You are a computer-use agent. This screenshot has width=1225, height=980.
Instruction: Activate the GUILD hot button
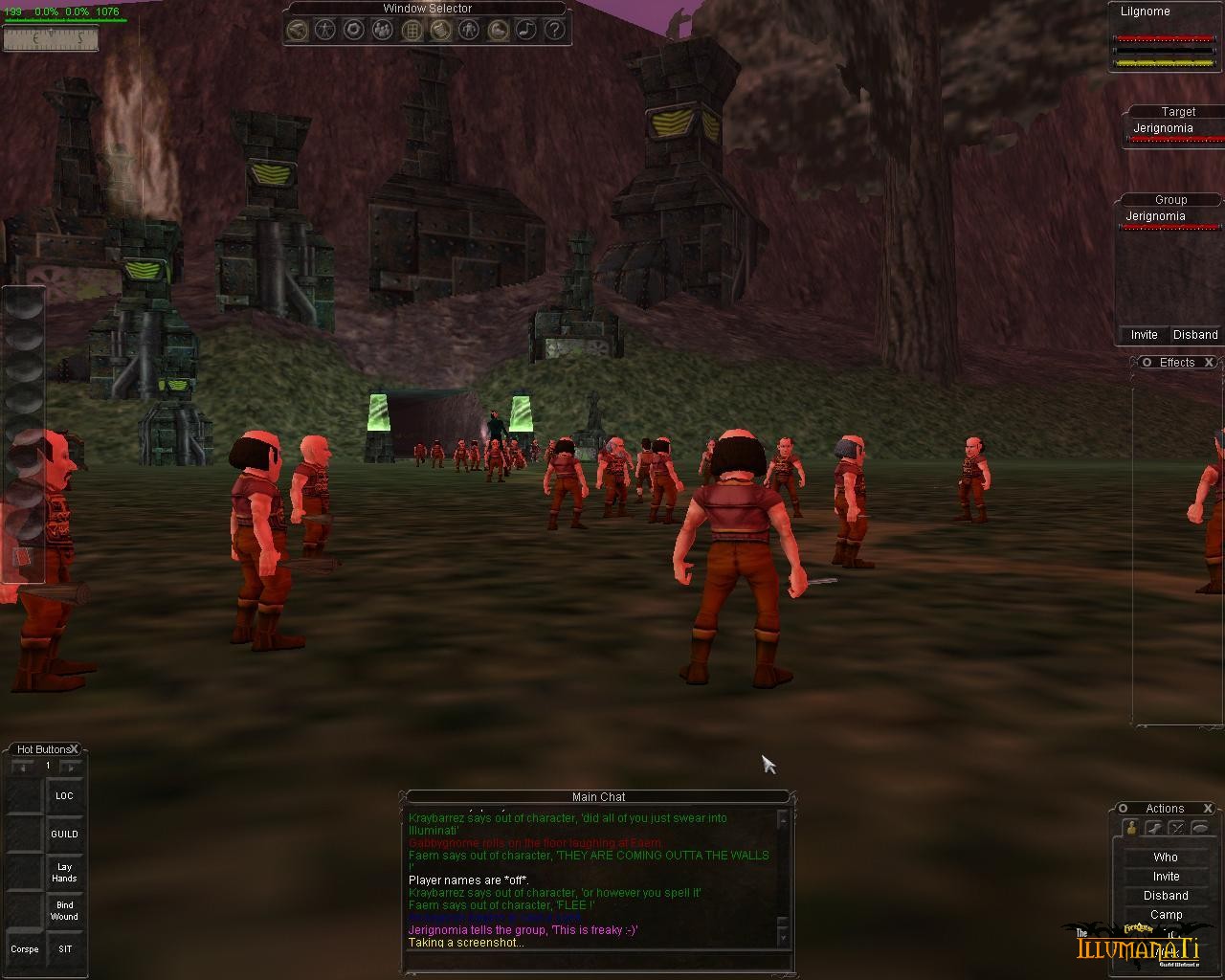[x=64, y=835]
